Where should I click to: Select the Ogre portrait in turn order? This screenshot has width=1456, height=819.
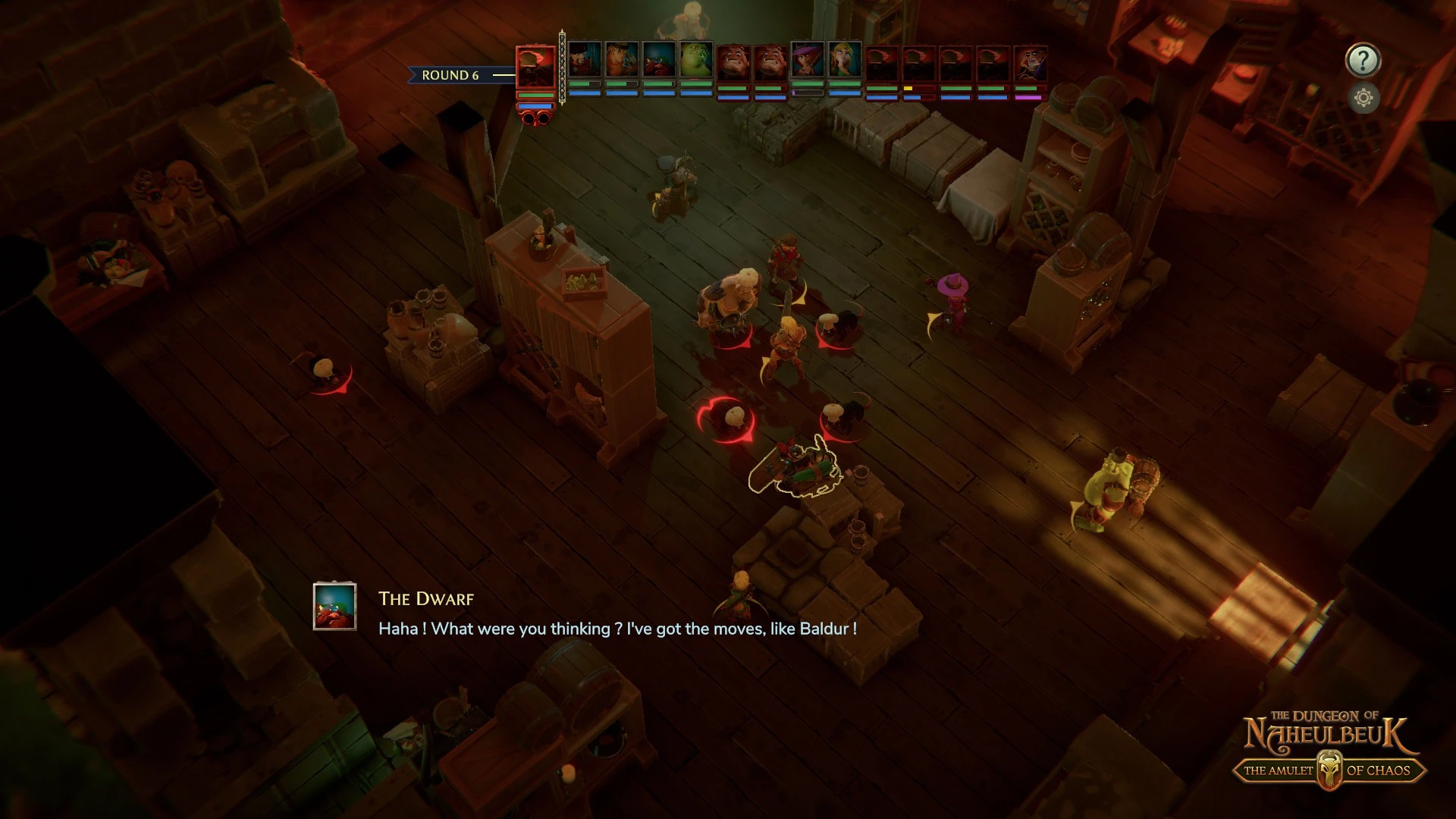point(695,60)
